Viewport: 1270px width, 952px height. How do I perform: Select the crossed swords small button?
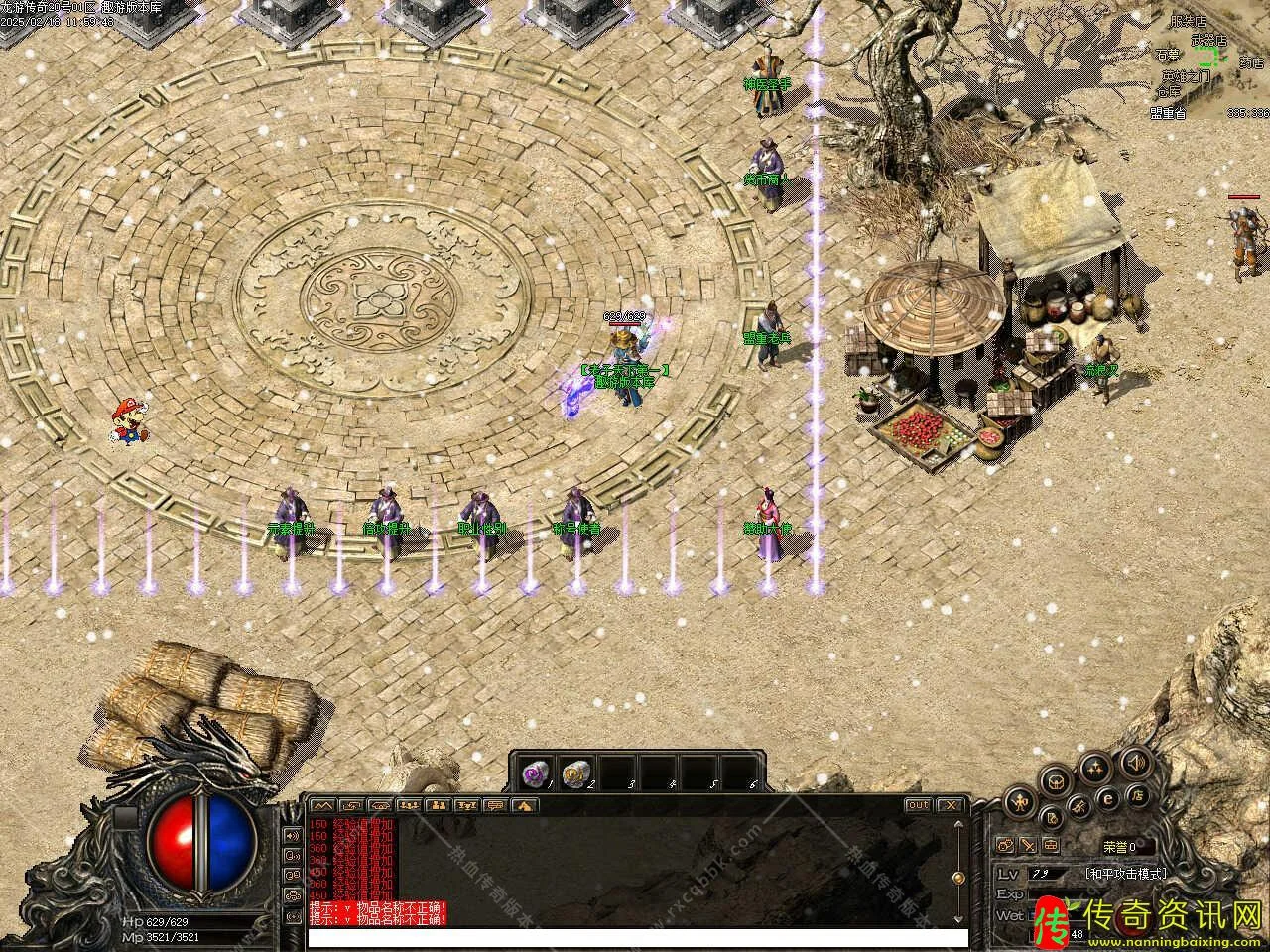(x=1028, y=846)
